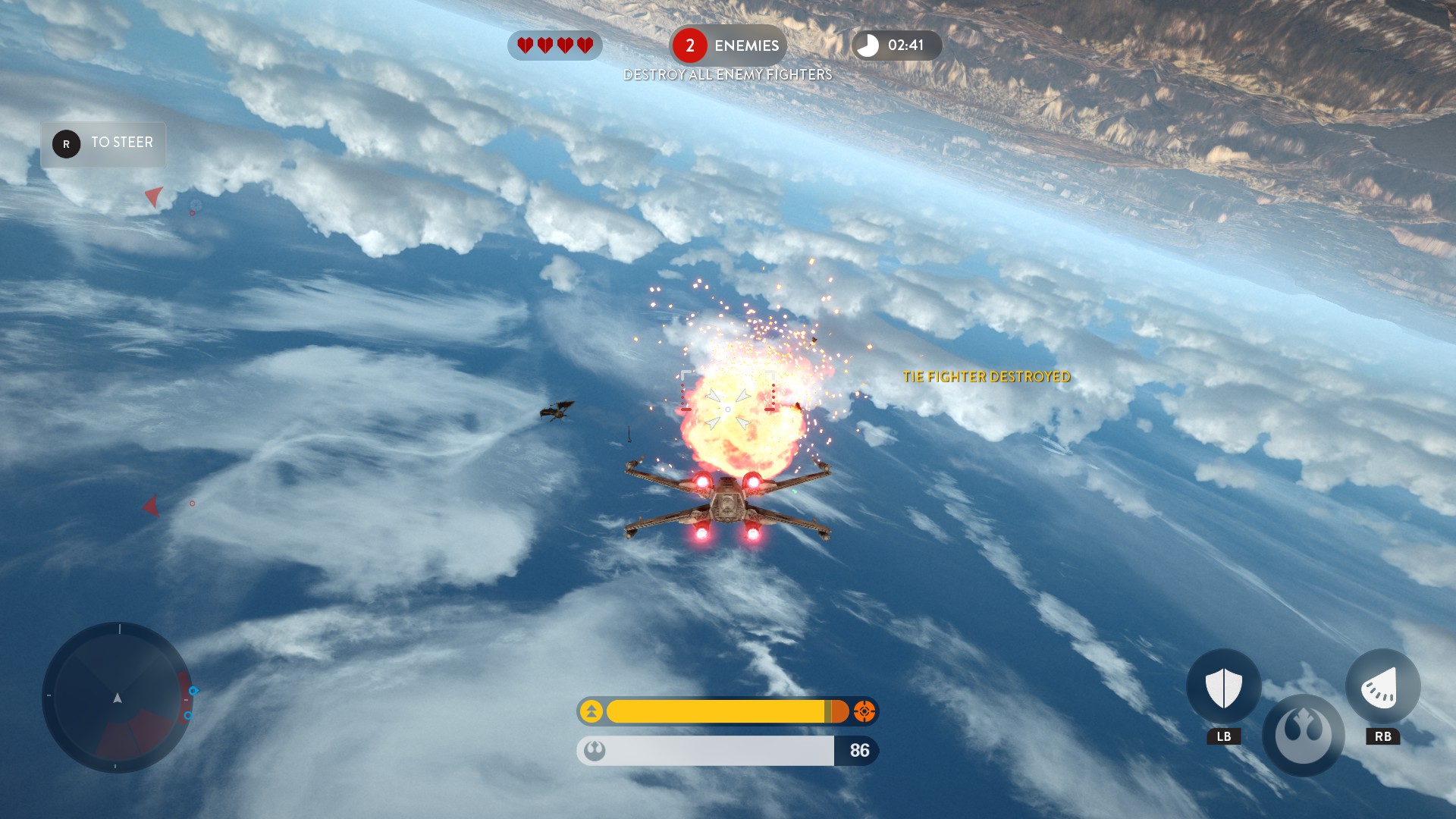Click the circular radar minimap
Image resolution: width=1456 pixels, height=819 pixels.
coord(118,698)
